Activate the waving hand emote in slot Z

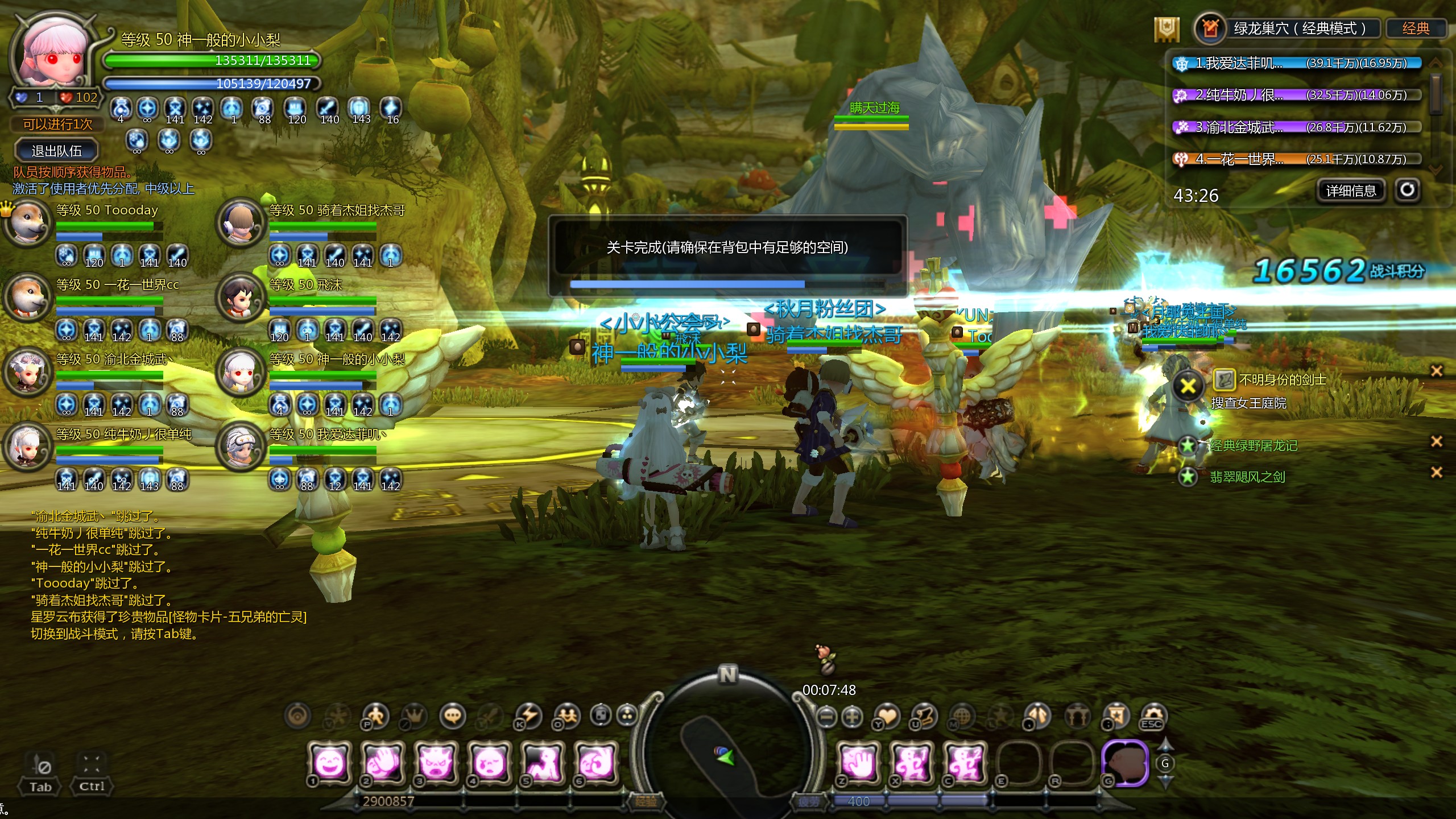coord(859,762)
